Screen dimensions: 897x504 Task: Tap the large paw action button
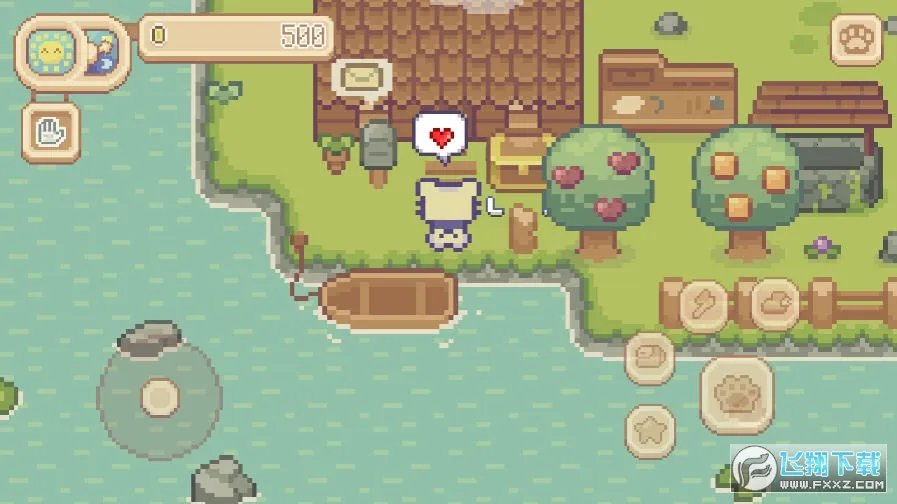coord(737,395)
